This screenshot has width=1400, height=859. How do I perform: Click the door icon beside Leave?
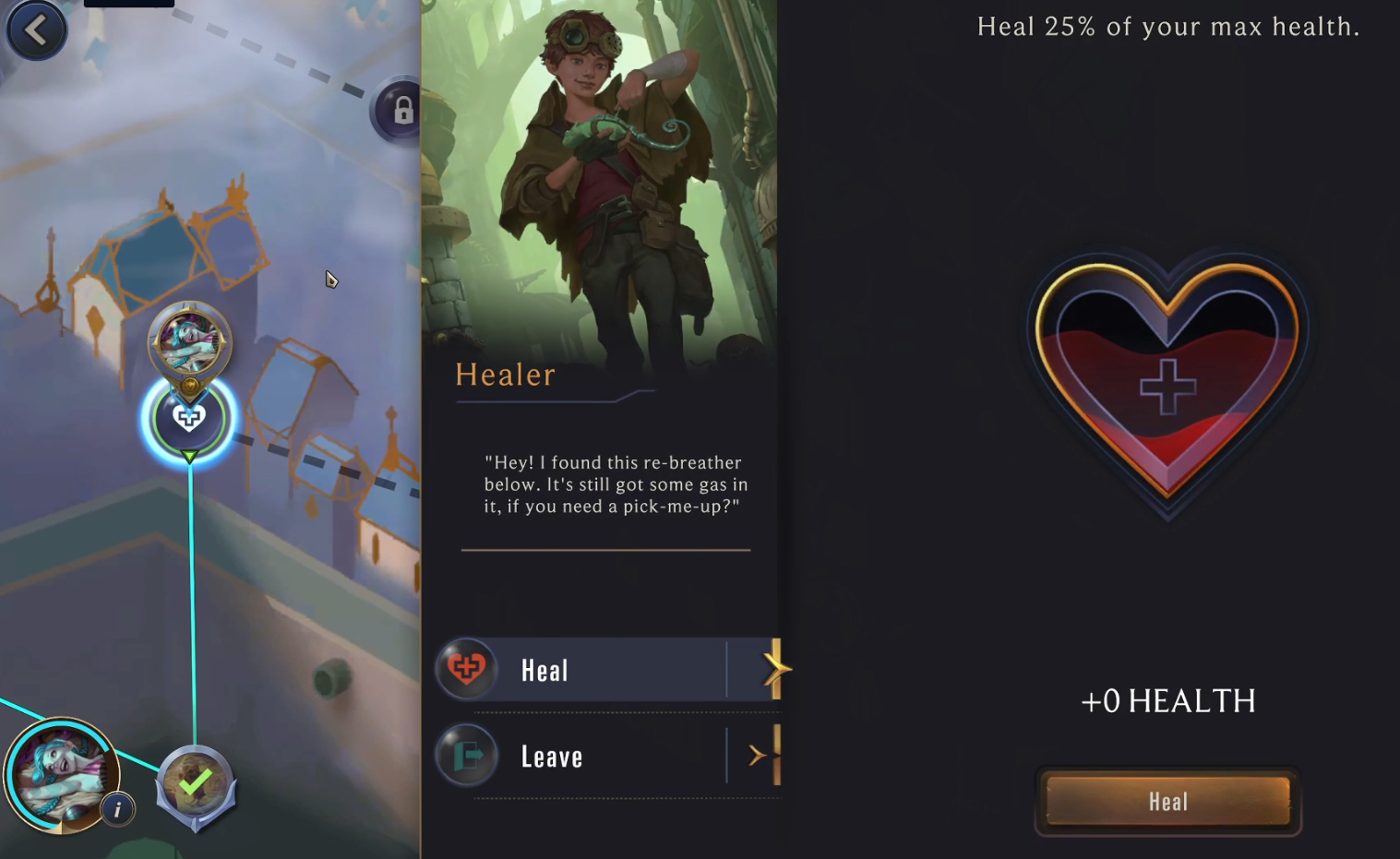click(467, 755)
